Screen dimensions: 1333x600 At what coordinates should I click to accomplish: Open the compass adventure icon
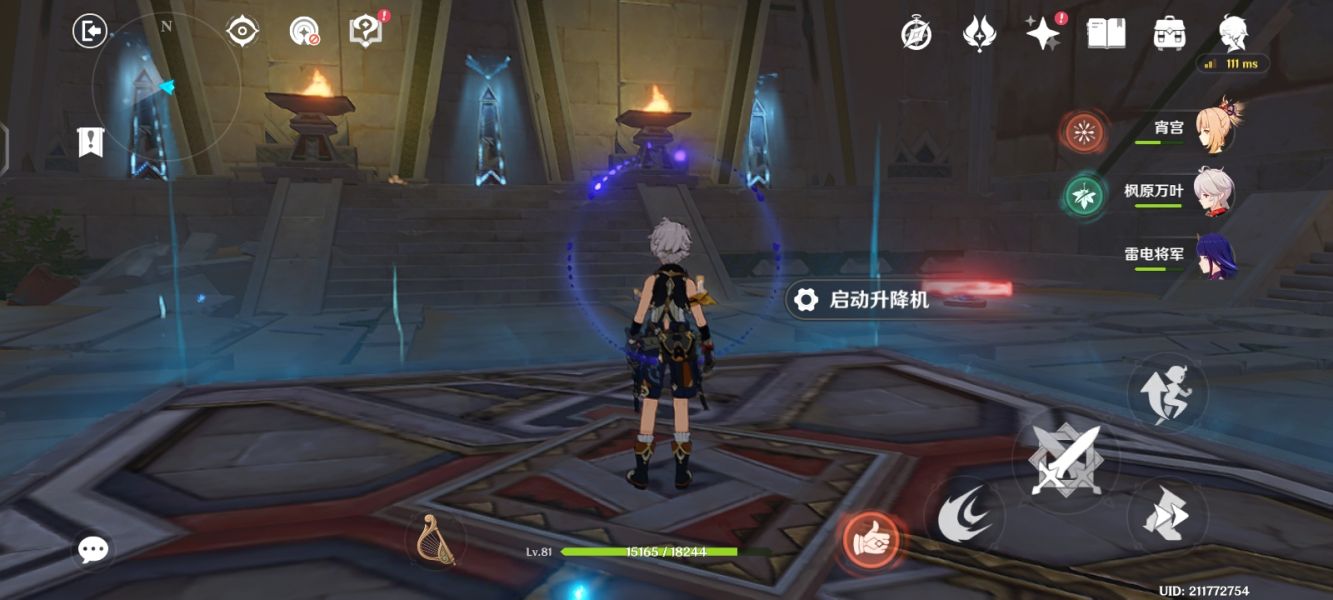click(916, 35)
